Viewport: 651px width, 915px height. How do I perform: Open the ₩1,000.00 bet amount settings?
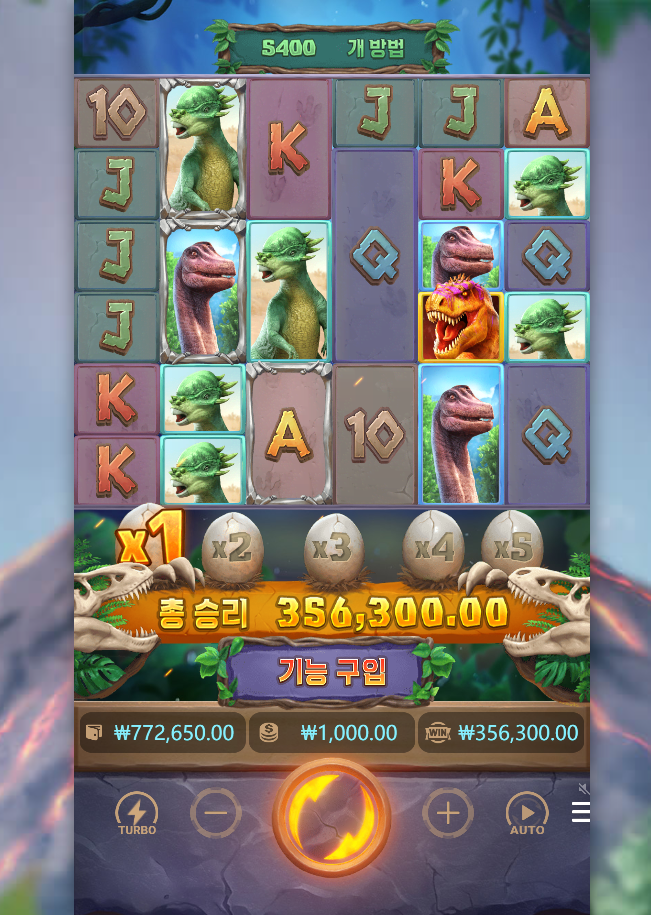(331, 733)
